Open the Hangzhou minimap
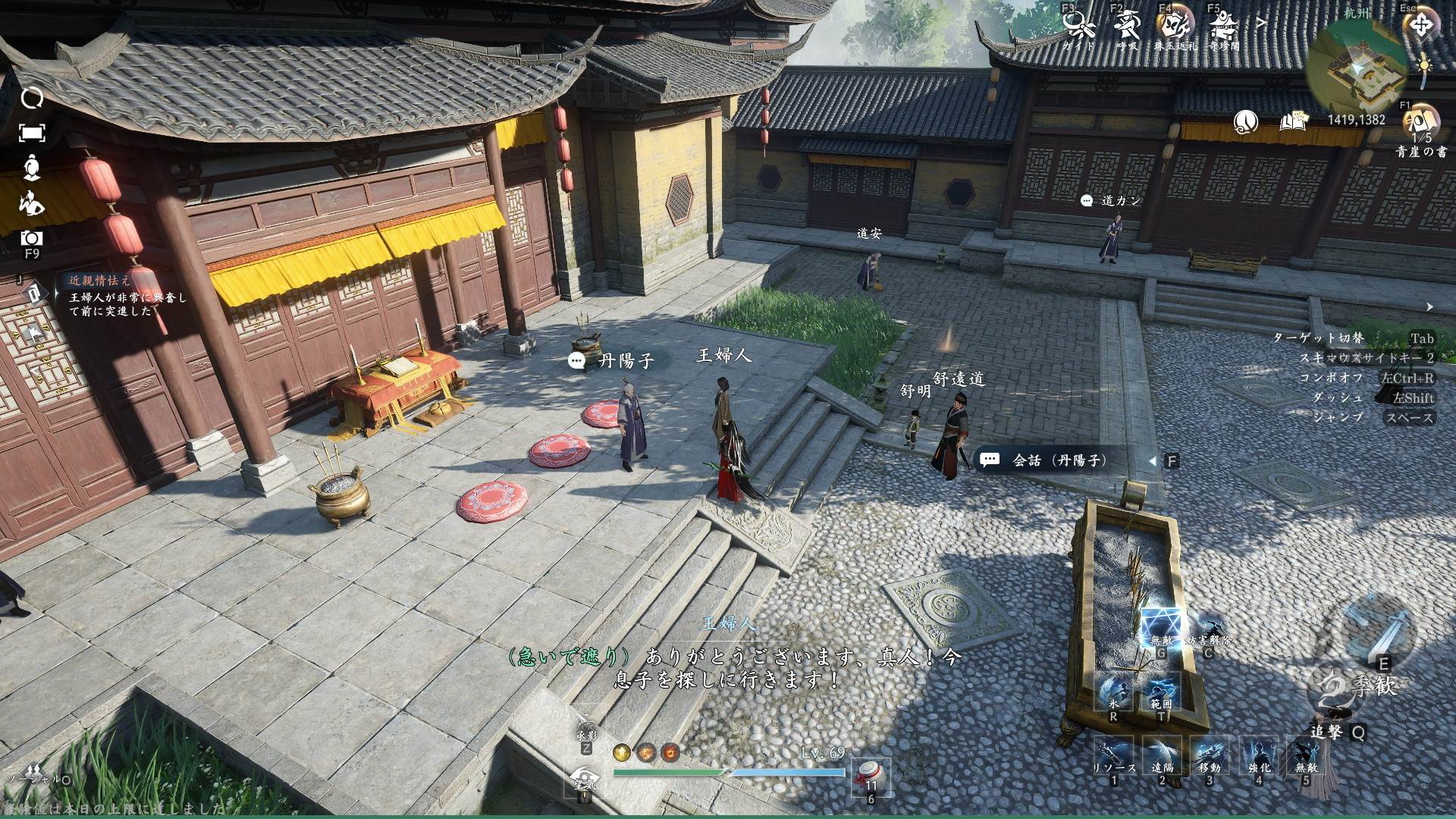 pyautogui.click(x=1357, y=64)
